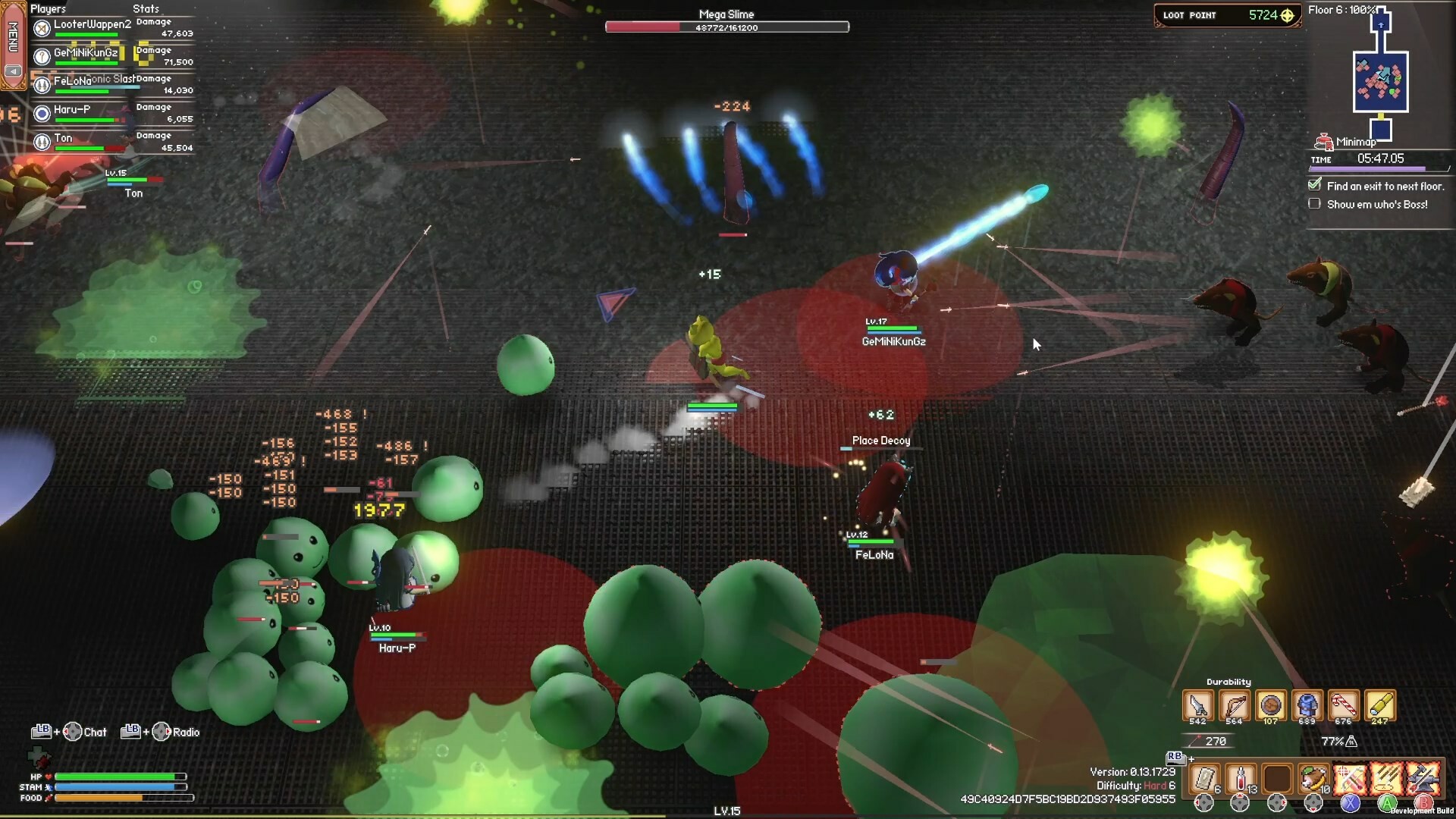The image size is (1456, 819).
Task: Click the Stats column header
Action: click(145, 8)
